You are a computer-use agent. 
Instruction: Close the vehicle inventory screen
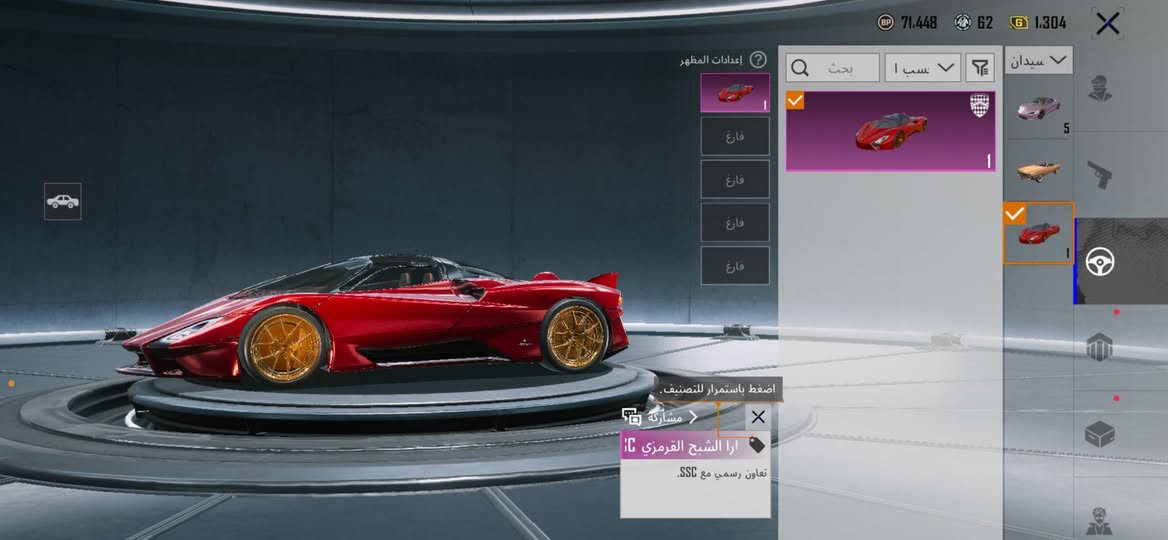(1107, 23)
